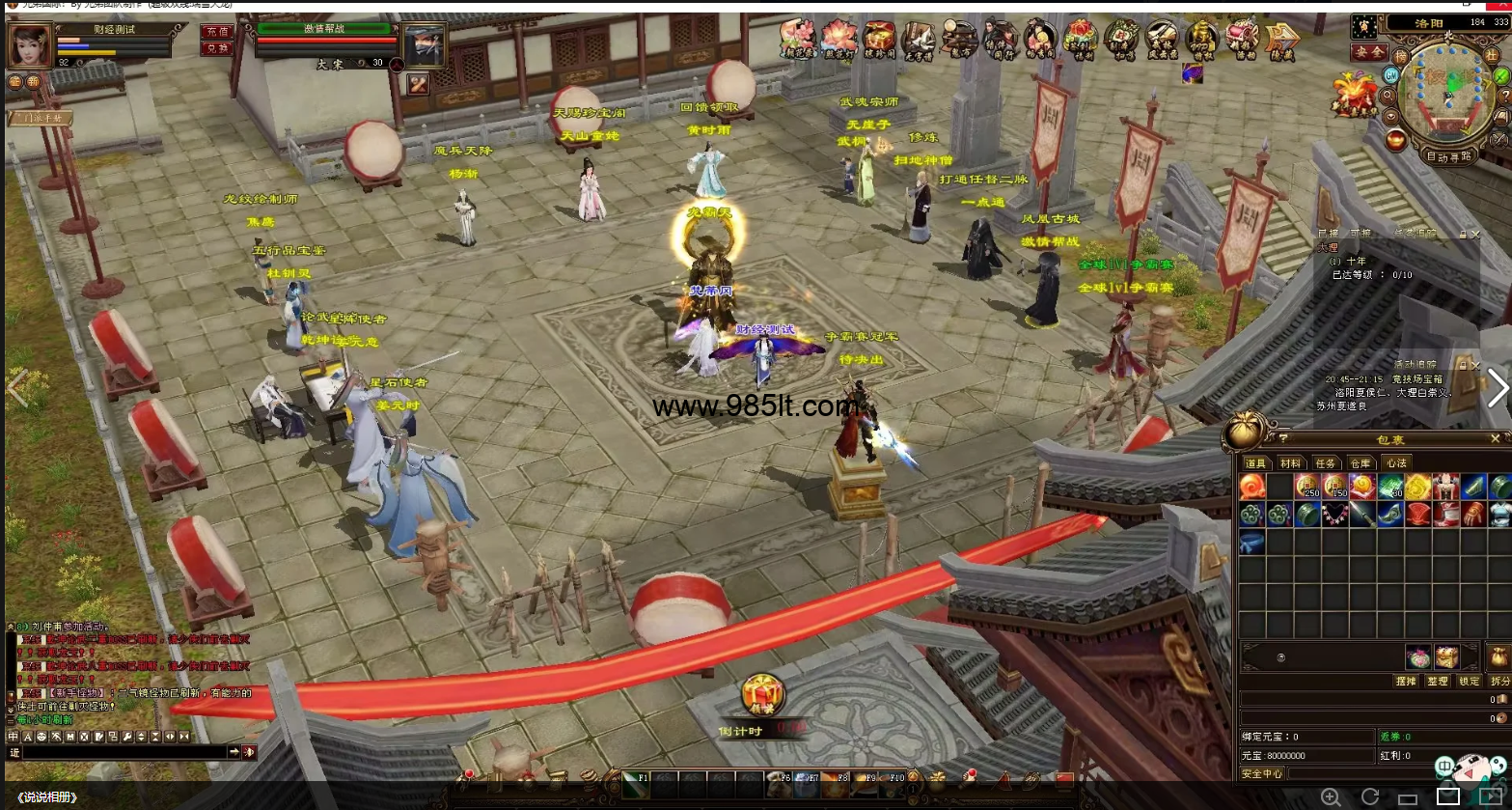
Task: Open the 珍宝阁 treasure chest icon
Action: pyautogui.click(x=878, y=39)
